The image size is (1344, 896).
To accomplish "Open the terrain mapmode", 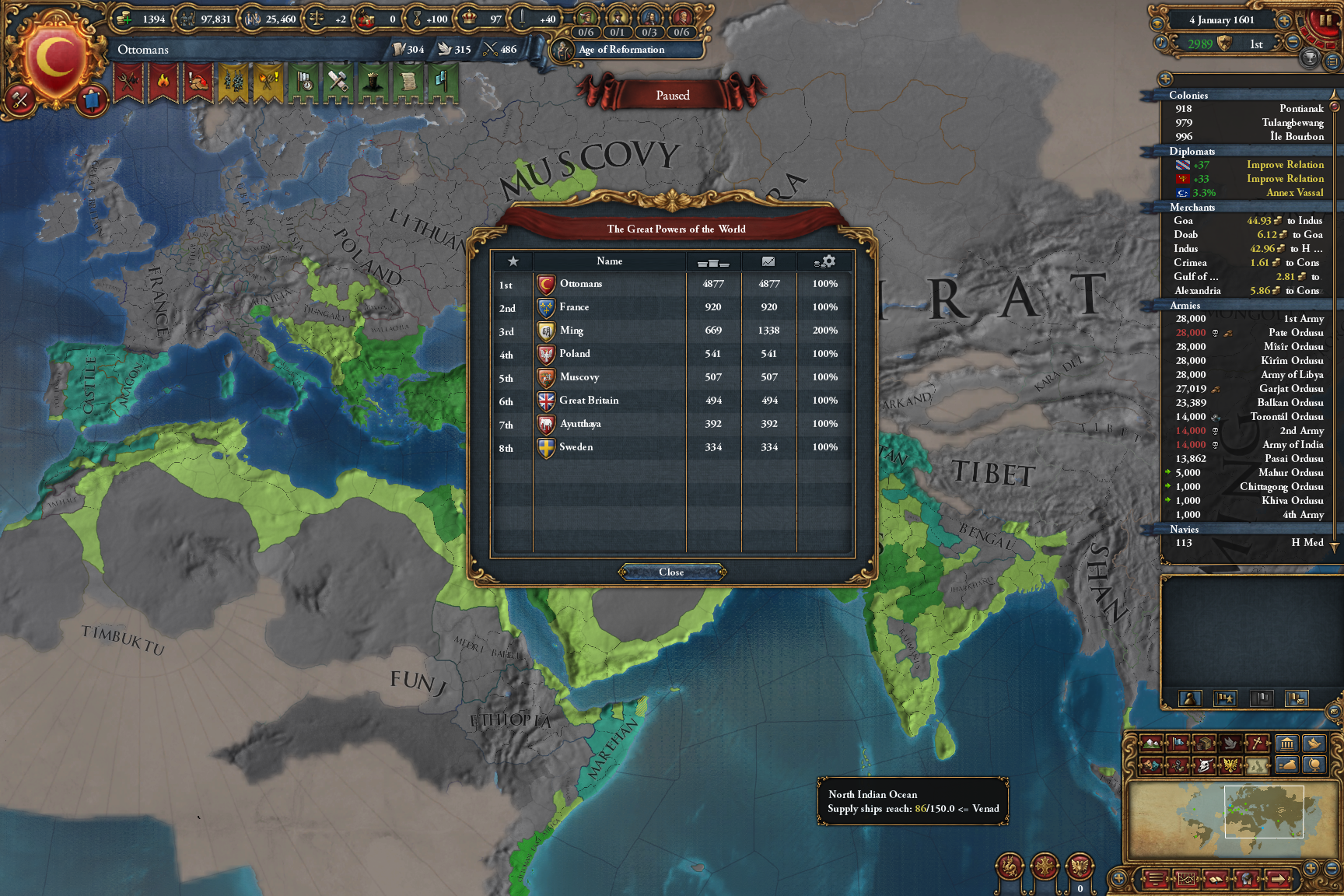I will [x=1151, y=744].
